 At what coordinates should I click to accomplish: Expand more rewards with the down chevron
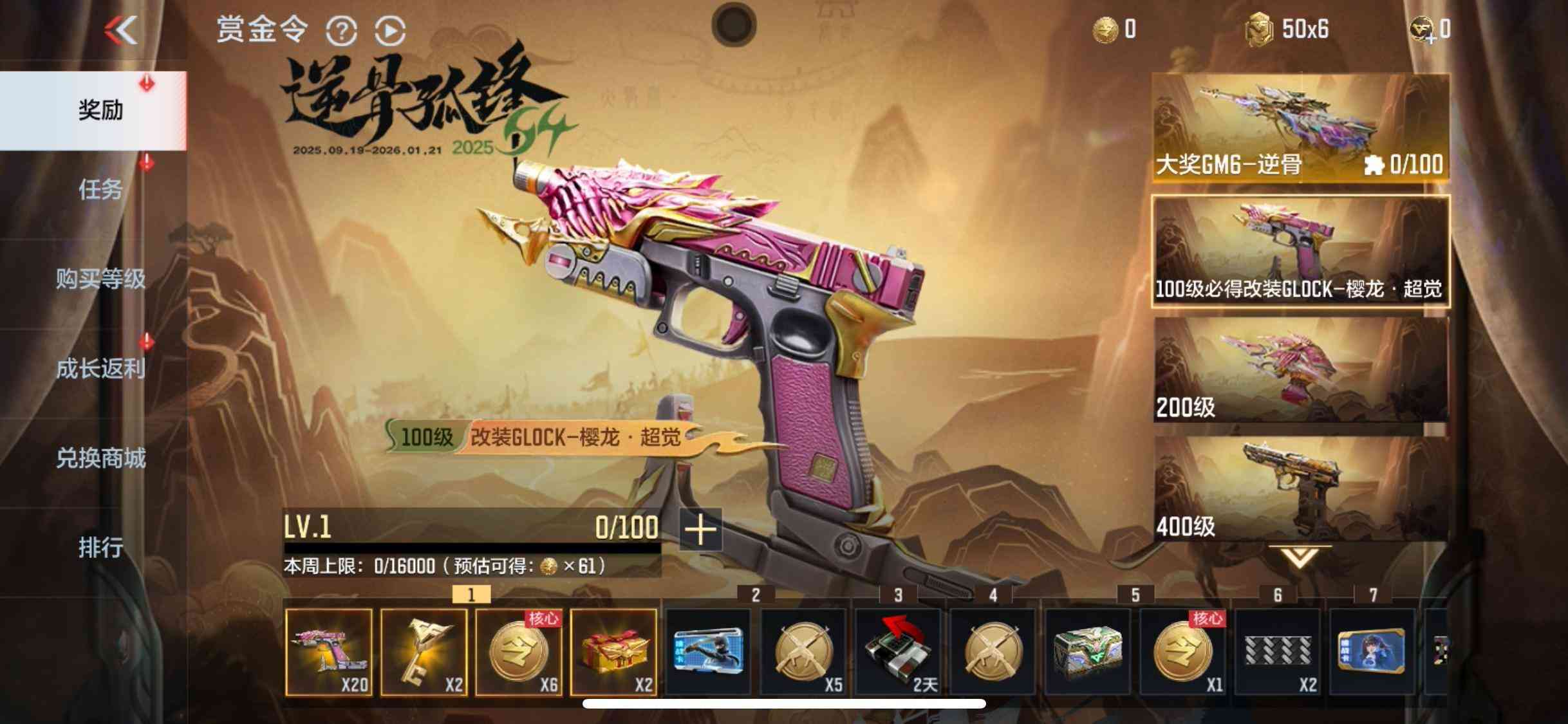[x=1299, y=557]
